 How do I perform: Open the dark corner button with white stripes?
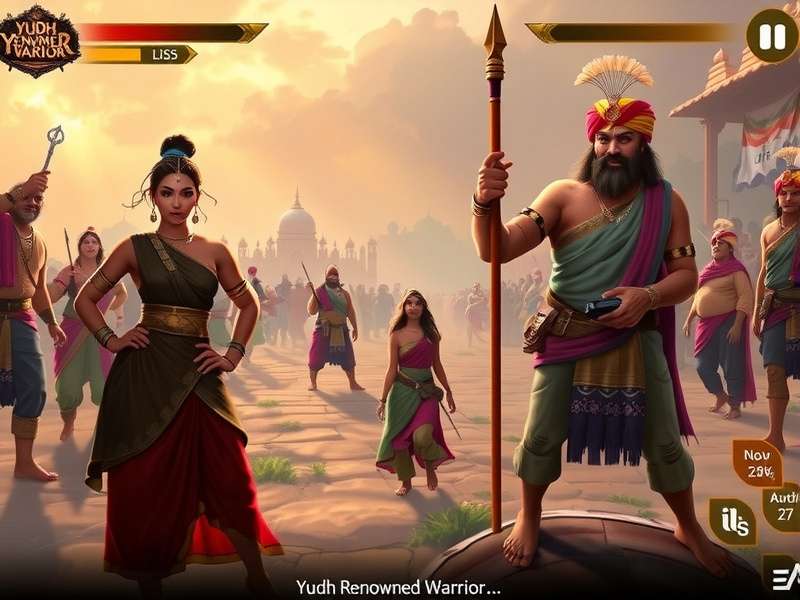[780, 574]
